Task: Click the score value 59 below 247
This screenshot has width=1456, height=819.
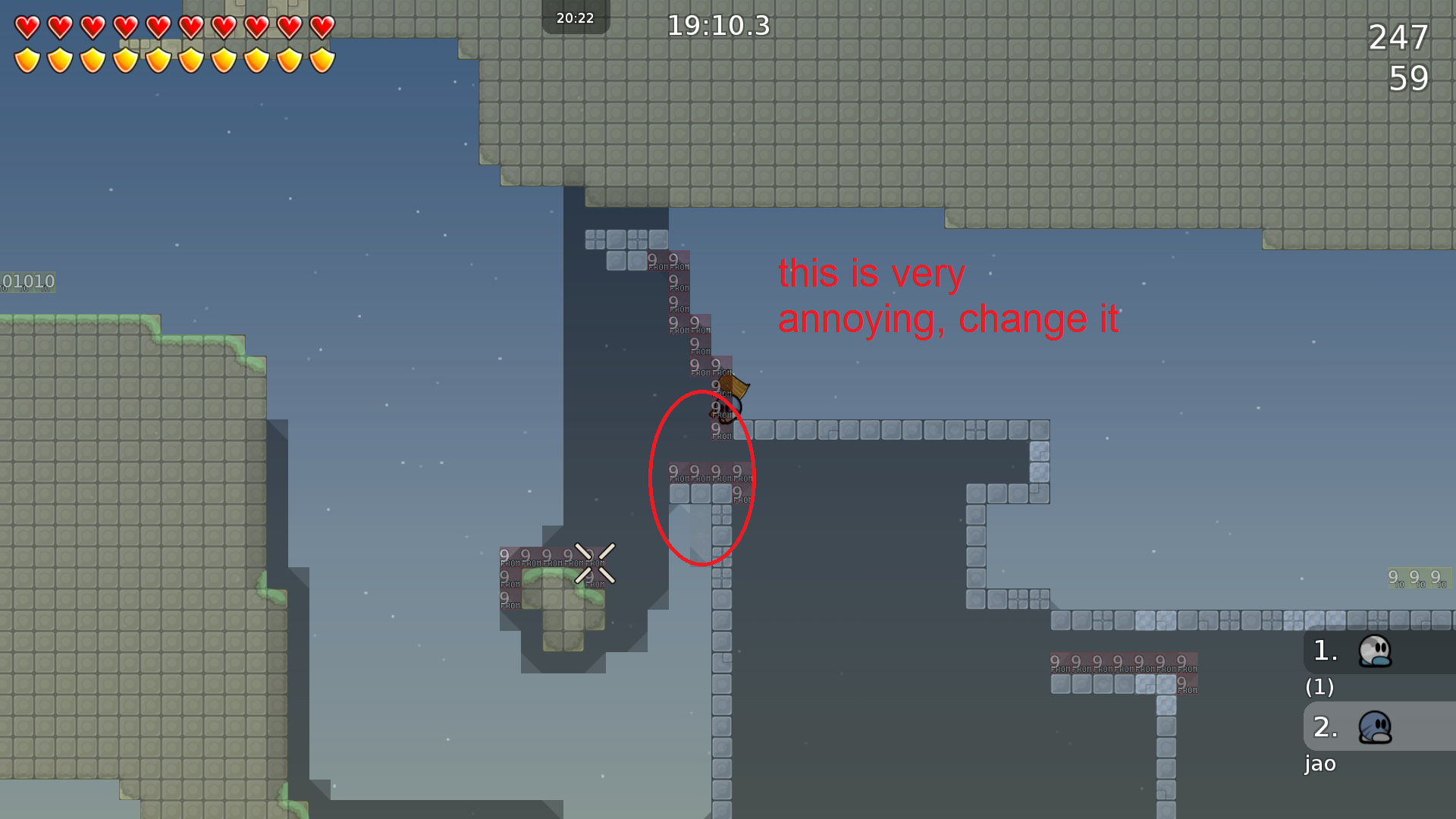Action: click(x=1410, y=78)
